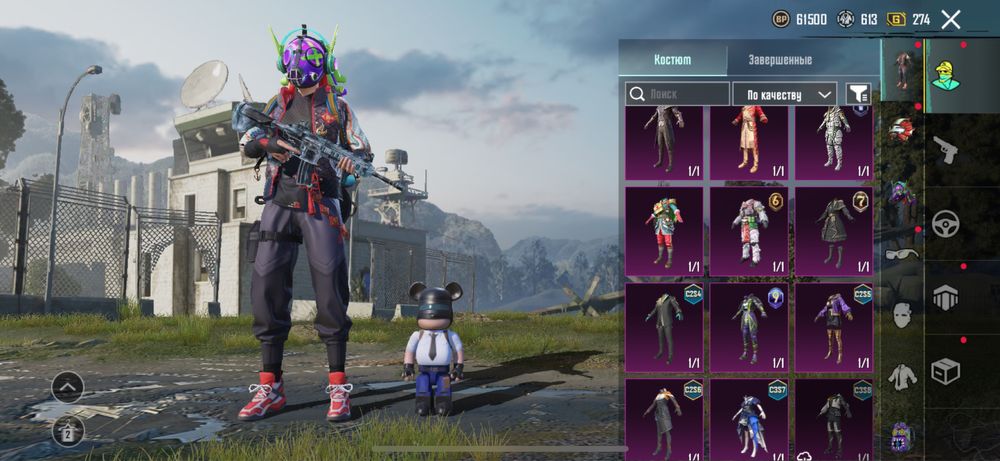Viewport: 1000px width, 461px height.
Task: Open the steering wheel vehicle category
Action: click(945, 223)
